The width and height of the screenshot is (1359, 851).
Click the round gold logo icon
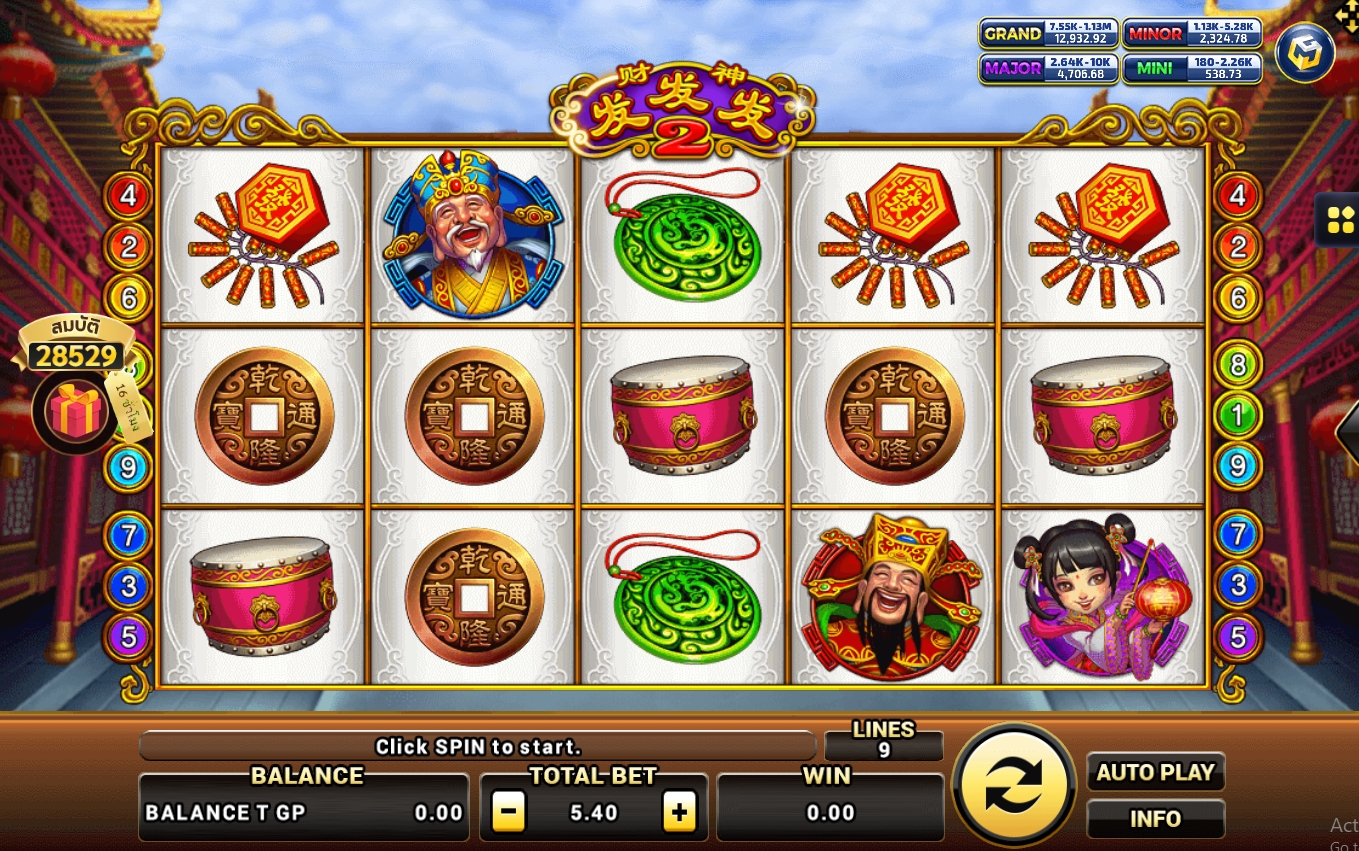[x=1305, y=53]
